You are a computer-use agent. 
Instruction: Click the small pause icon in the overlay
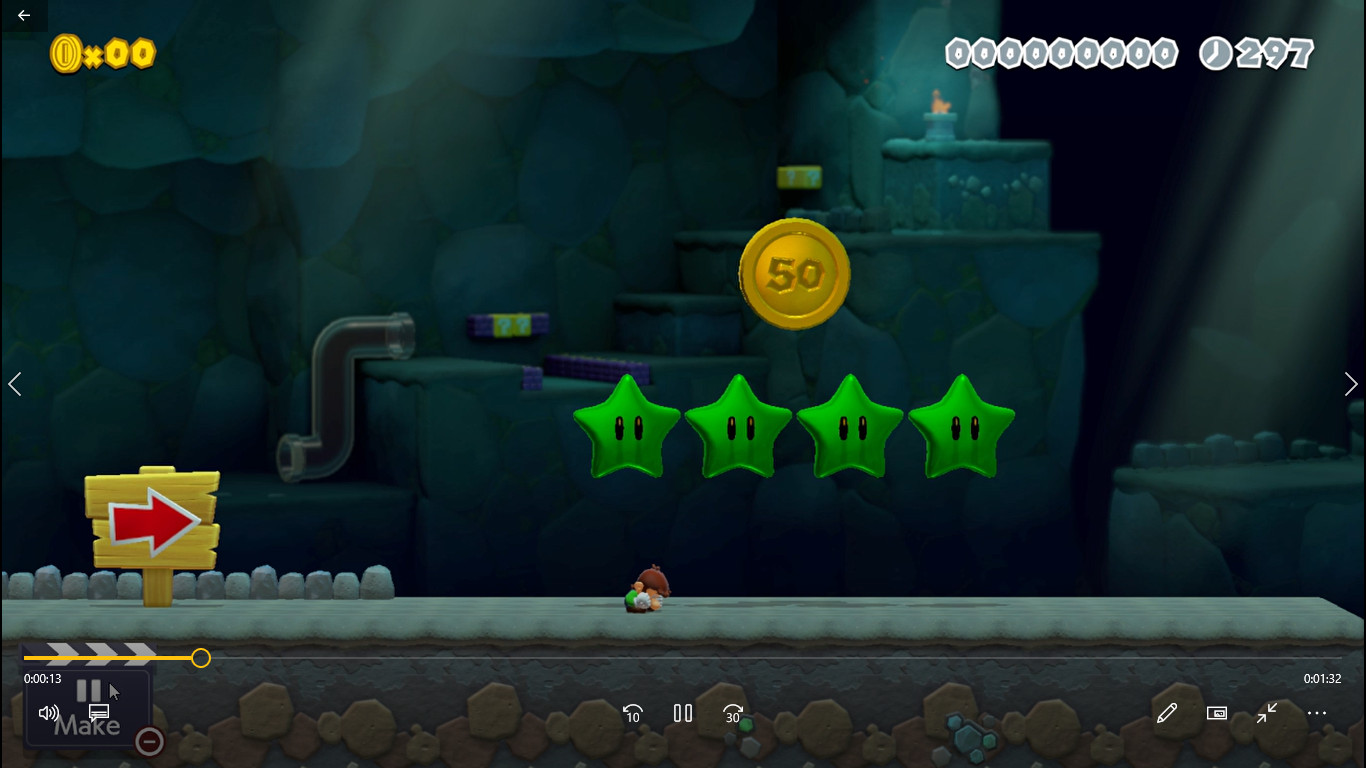click(x=88, y=690)
